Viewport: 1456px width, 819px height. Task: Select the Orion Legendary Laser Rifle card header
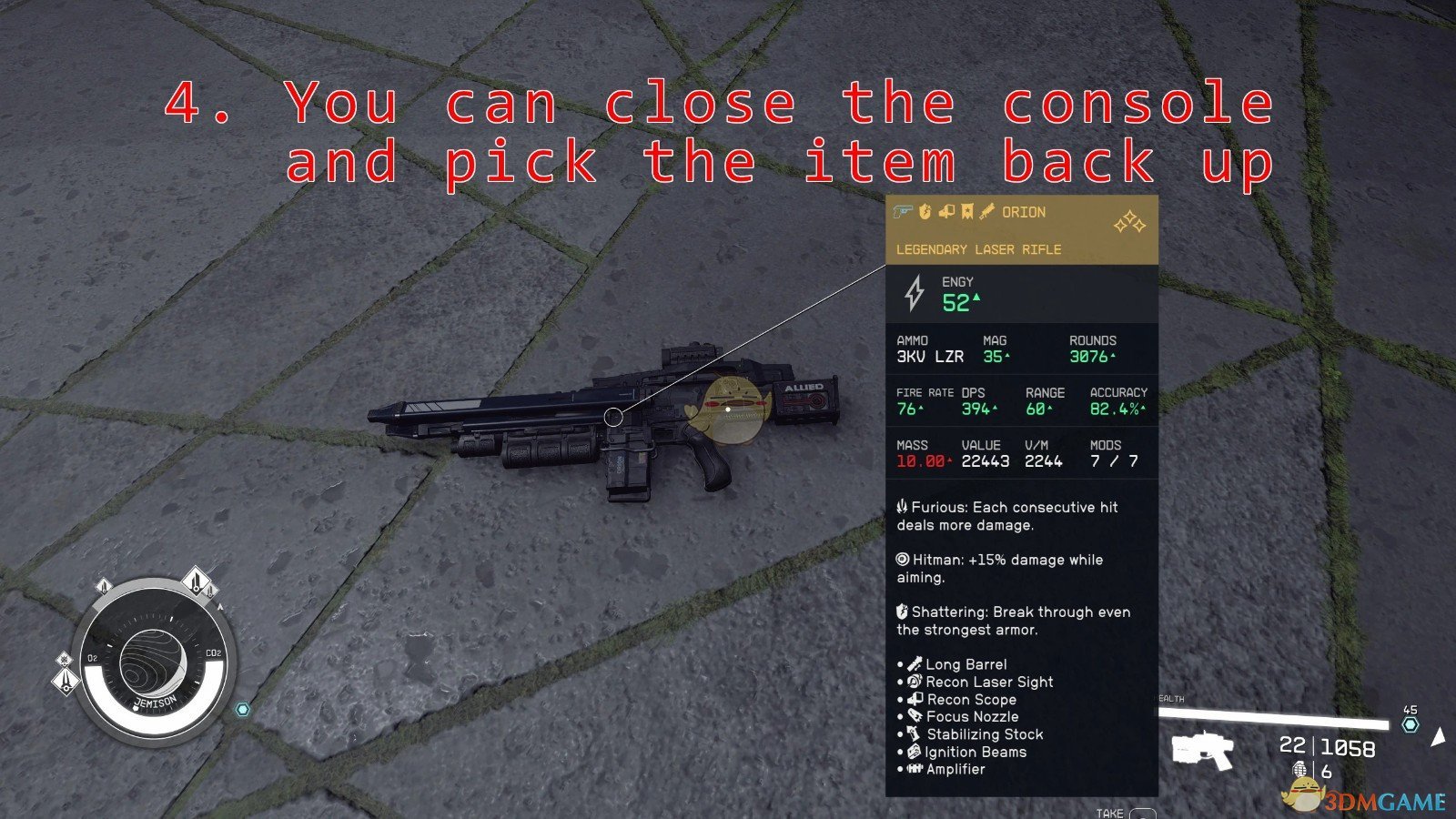click(1021, 230)
